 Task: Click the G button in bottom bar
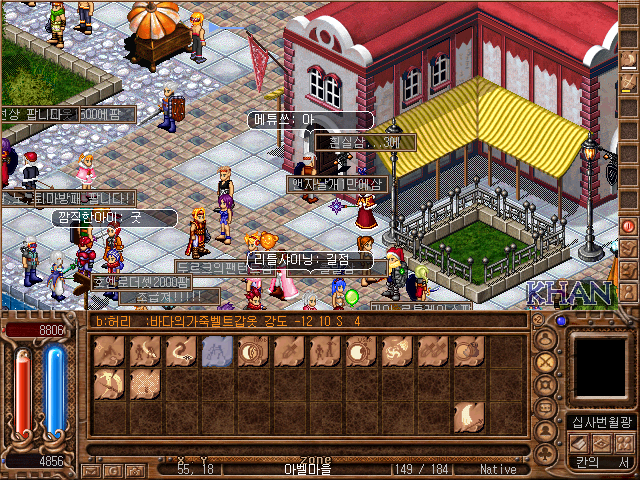[x=111, y=470]
